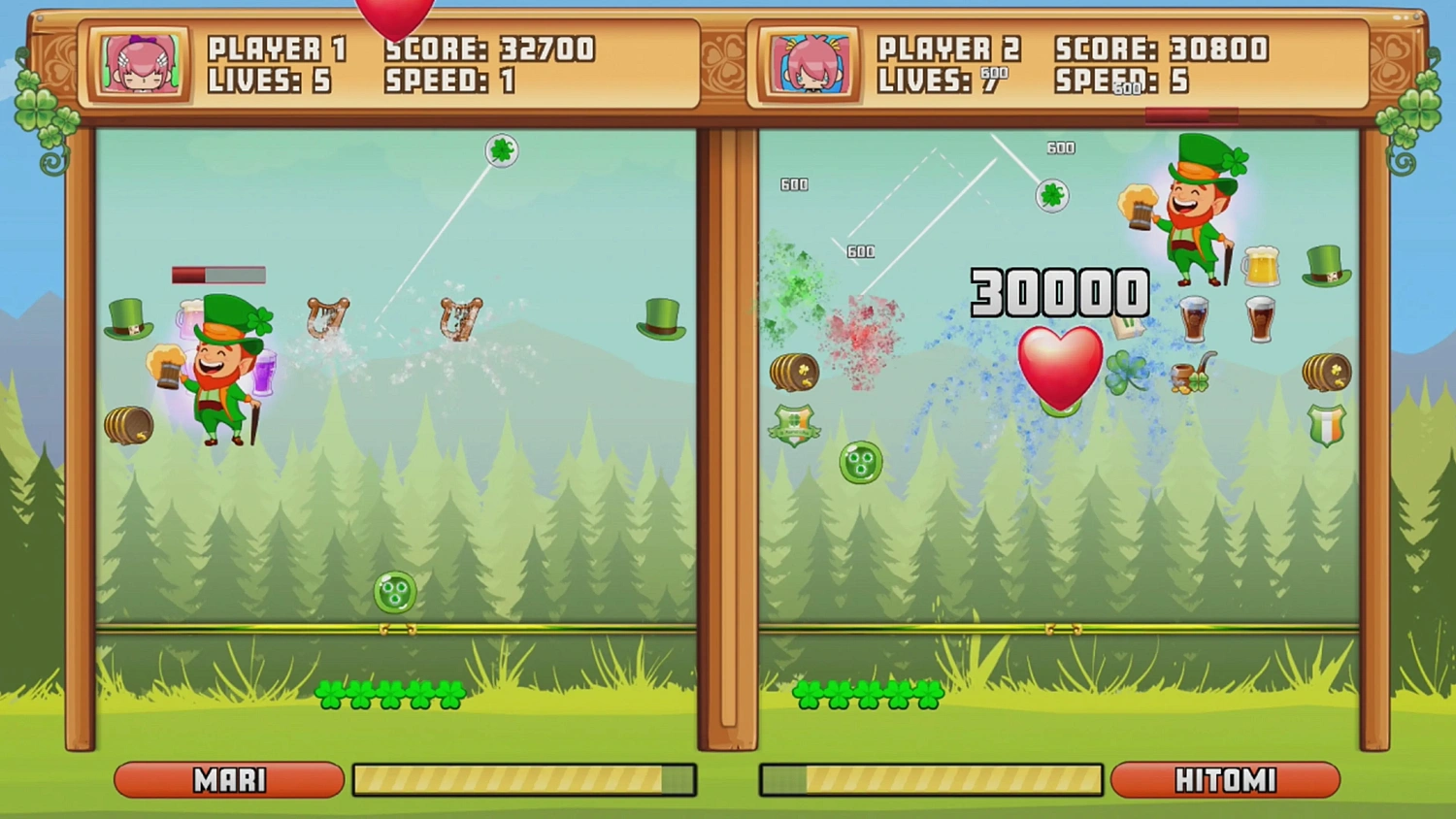Click the Player 2 avatar portrait
Viewport: 1456px width, 819px height.
pyautogui.click(x=810, y=65)
